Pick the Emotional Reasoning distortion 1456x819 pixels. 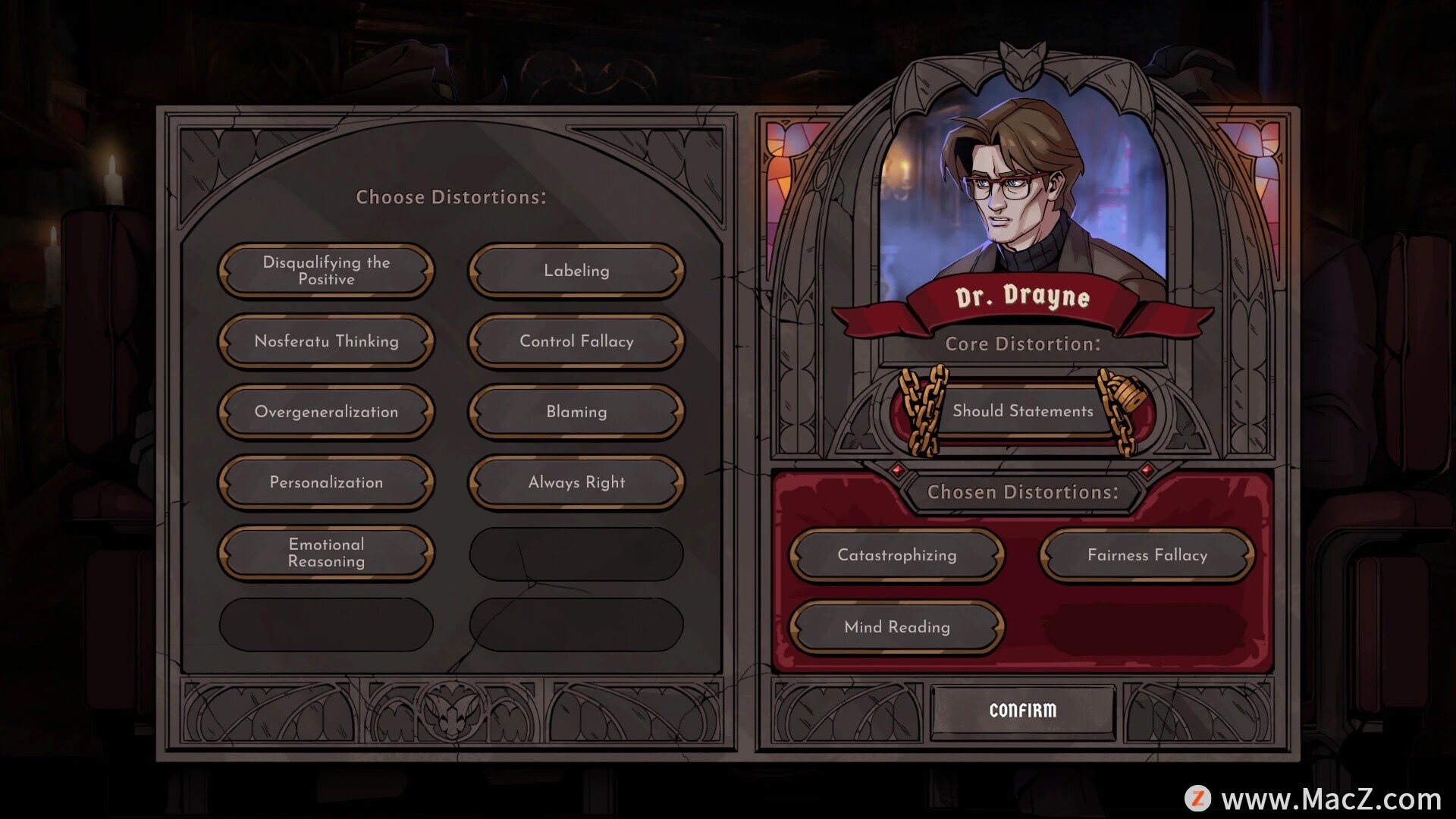pos(326,553)
